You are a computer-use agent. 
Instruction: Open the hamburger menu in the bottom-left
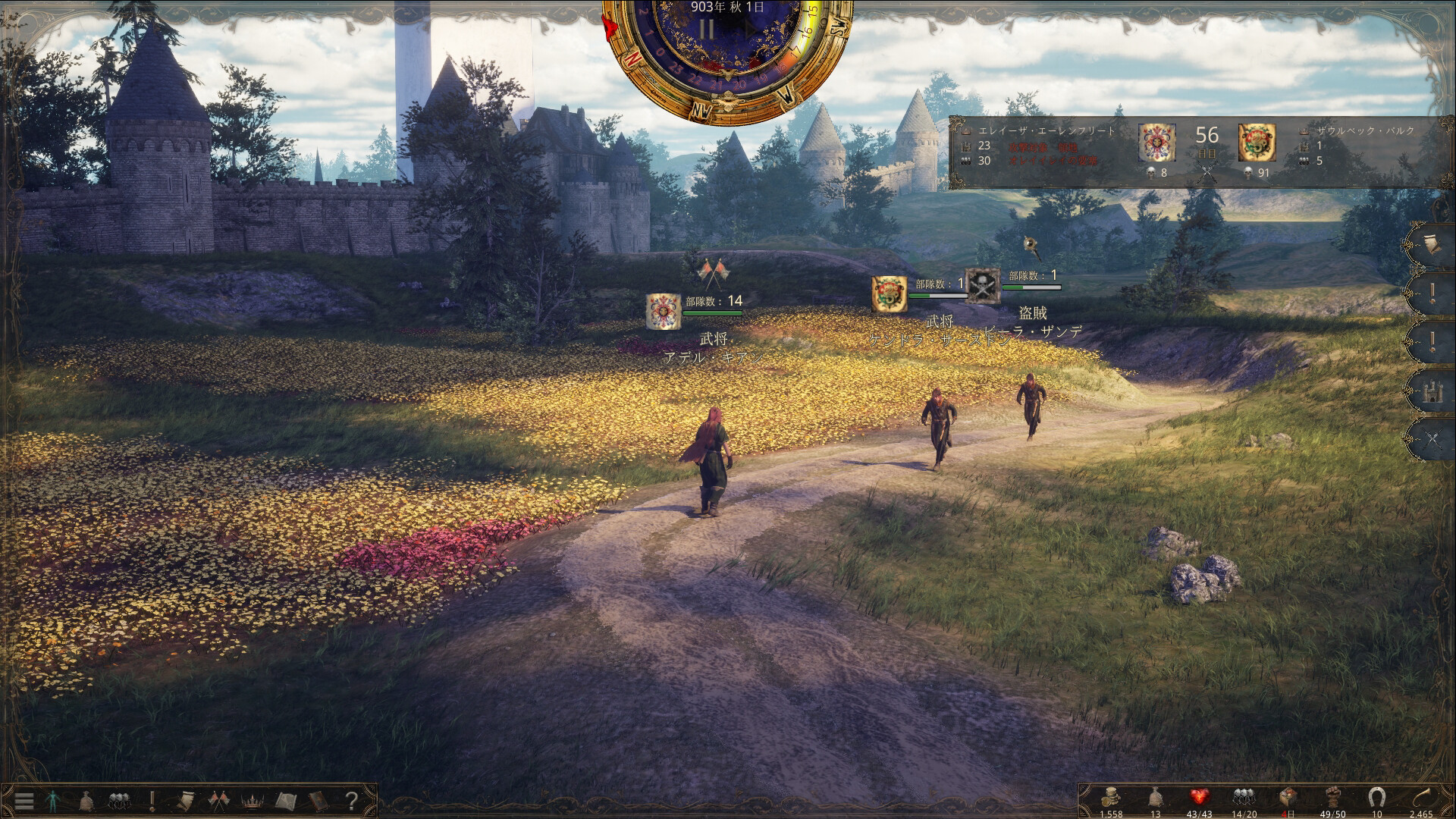(23, 799)
